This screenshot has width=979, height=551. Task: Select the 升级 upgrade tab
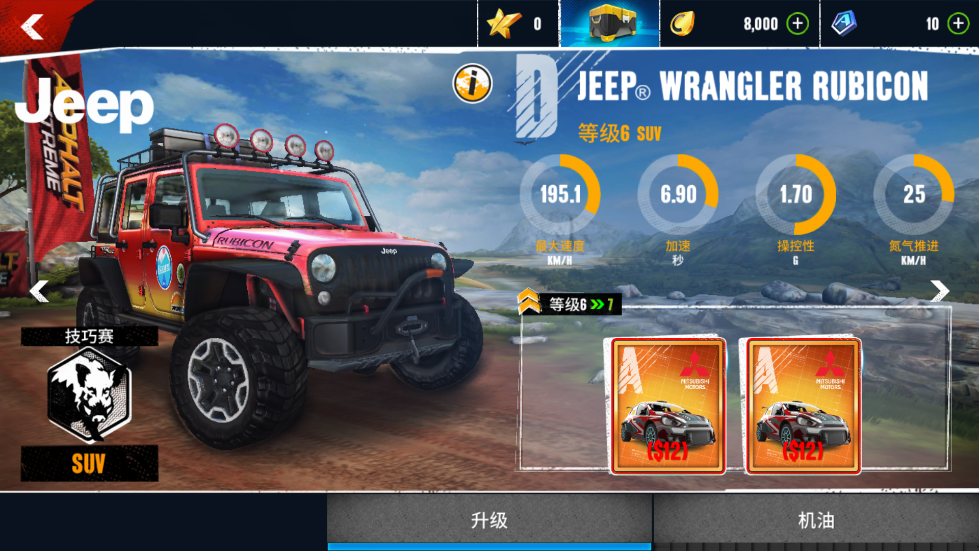point(490,520)
